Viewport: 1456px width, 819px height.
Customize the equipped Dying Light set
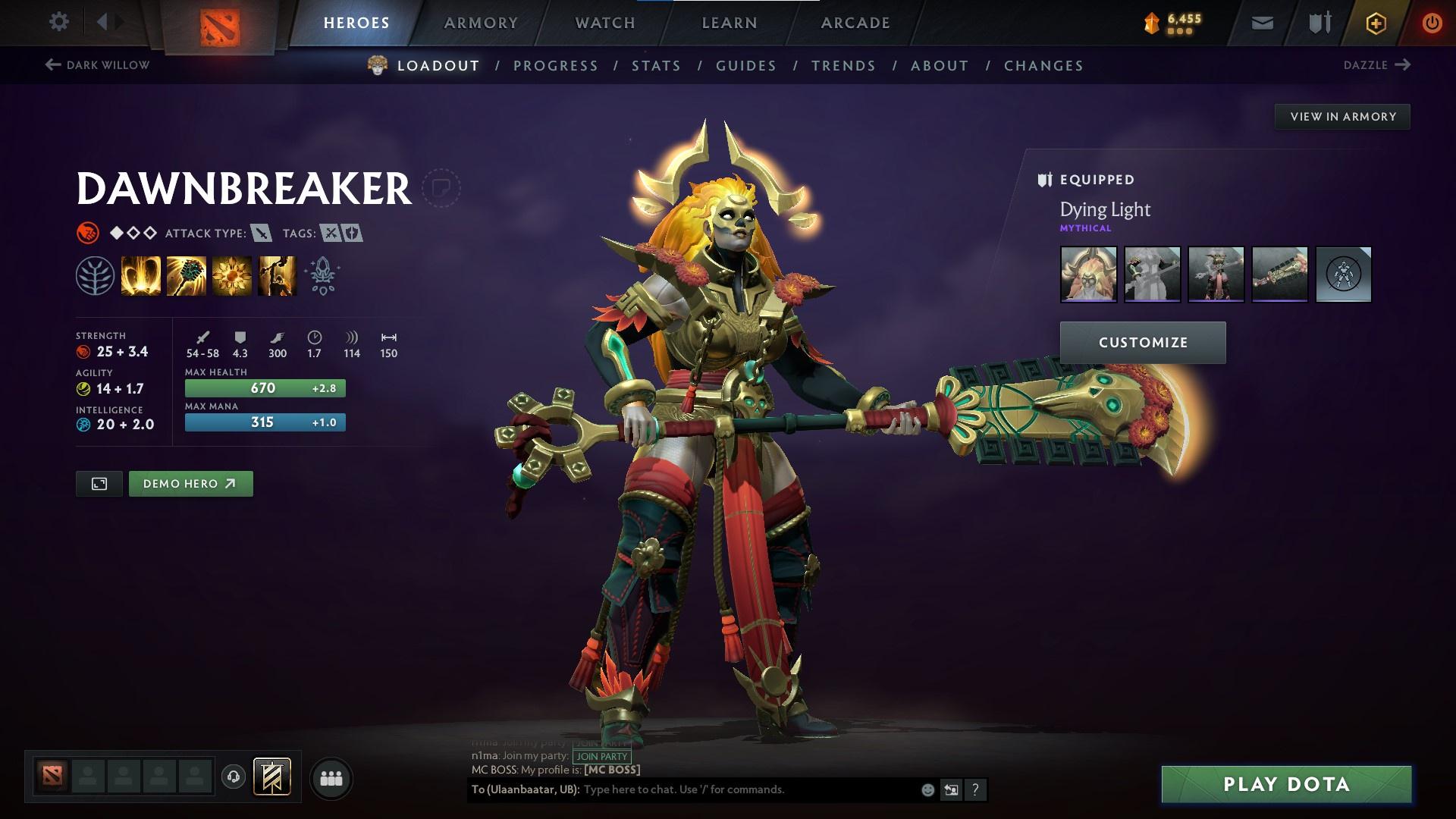click(x=1143, y=343)
